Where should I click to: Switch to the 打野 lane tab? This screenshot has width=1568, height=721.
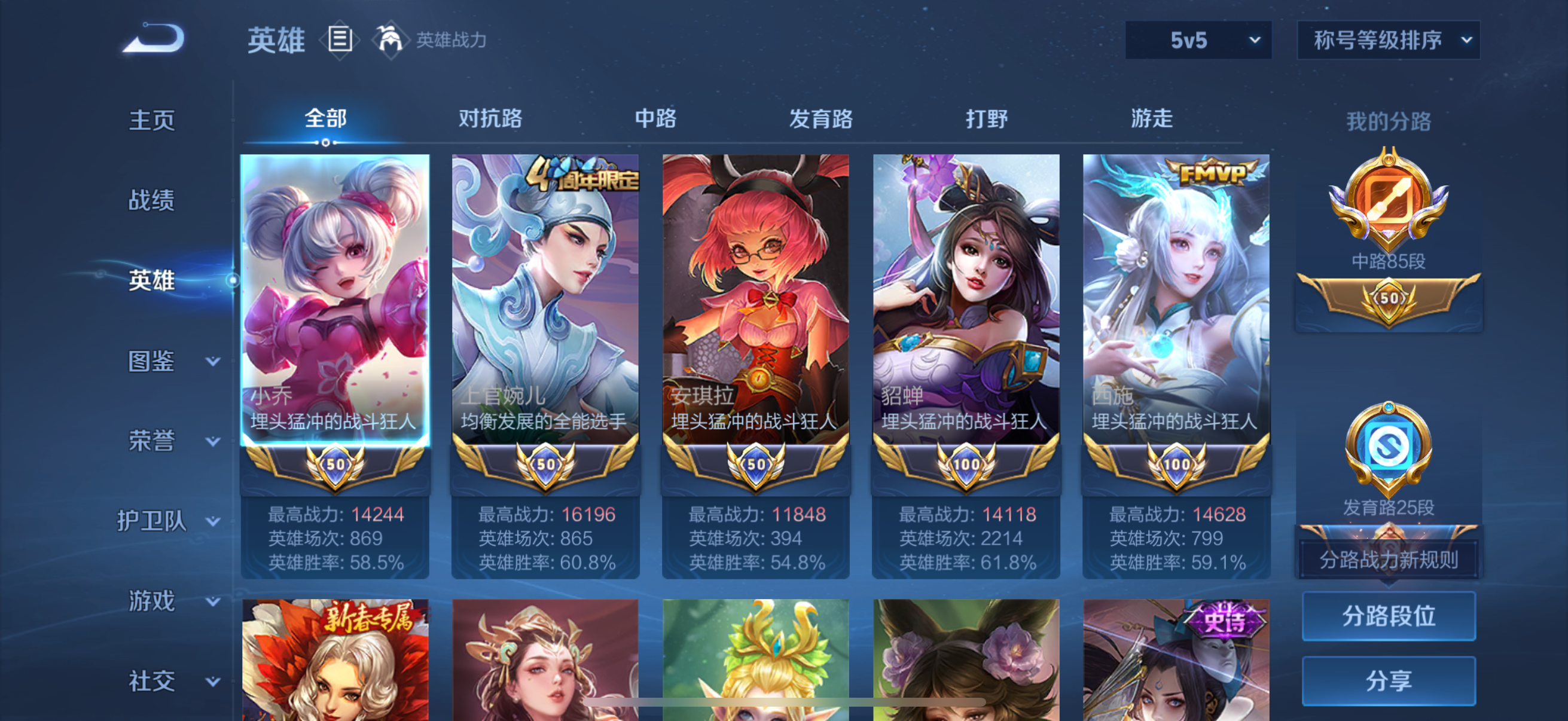[986, 119]
